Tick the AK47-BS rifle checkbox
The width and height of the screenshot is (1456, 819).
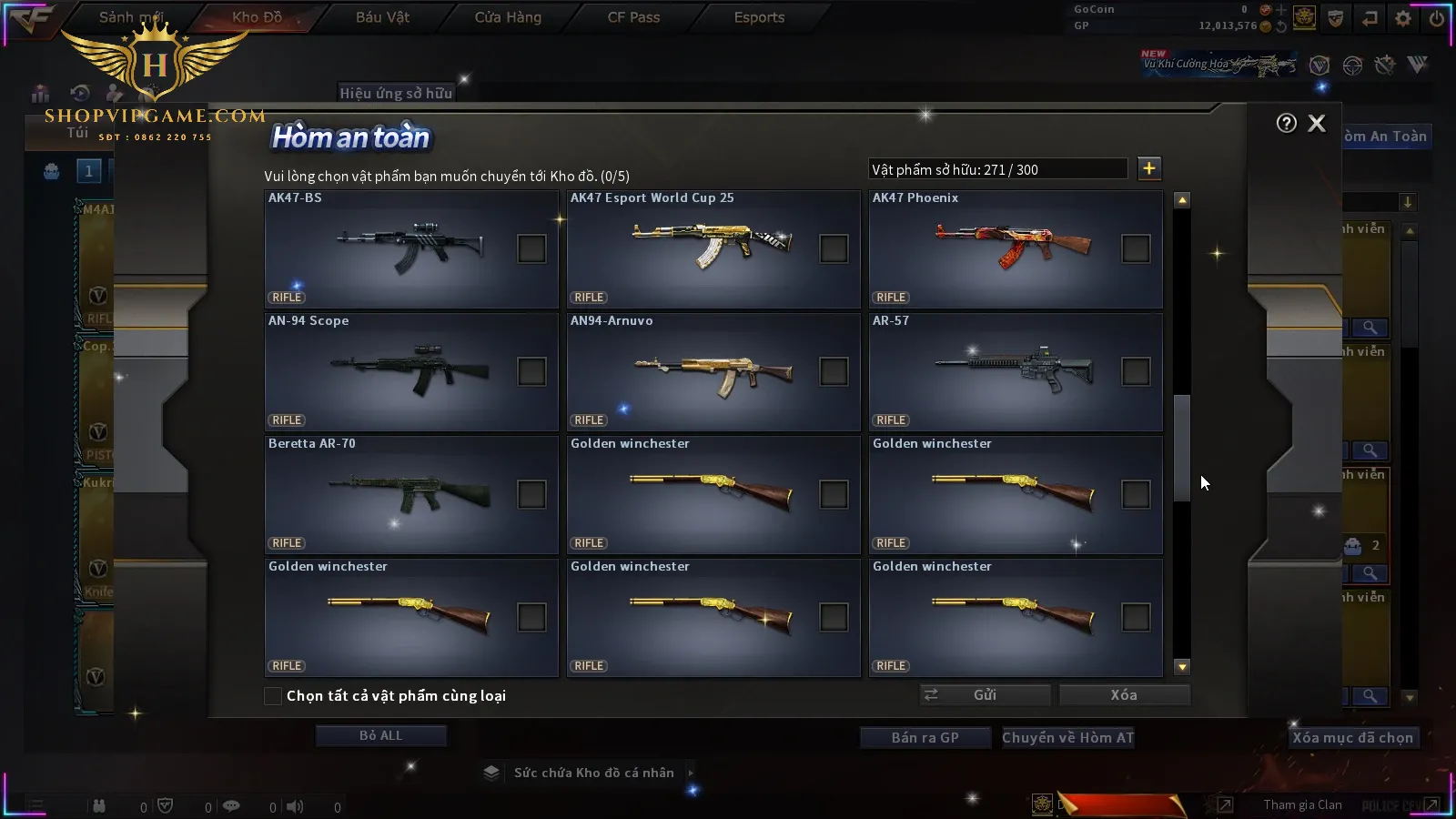[x=531, y=248]
